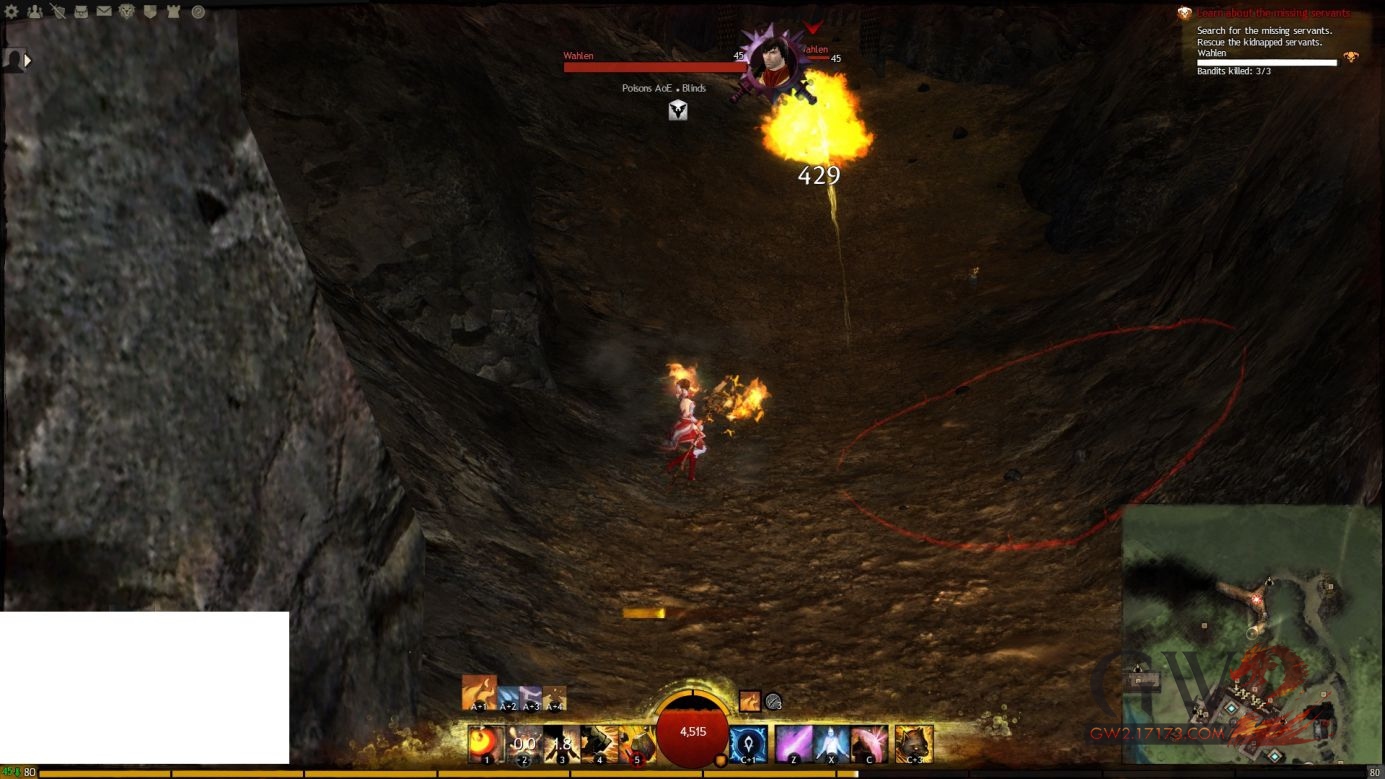Activate the glowing figure utility skill X
This screenshot has width=1385, height=779.
click(831, 744)
